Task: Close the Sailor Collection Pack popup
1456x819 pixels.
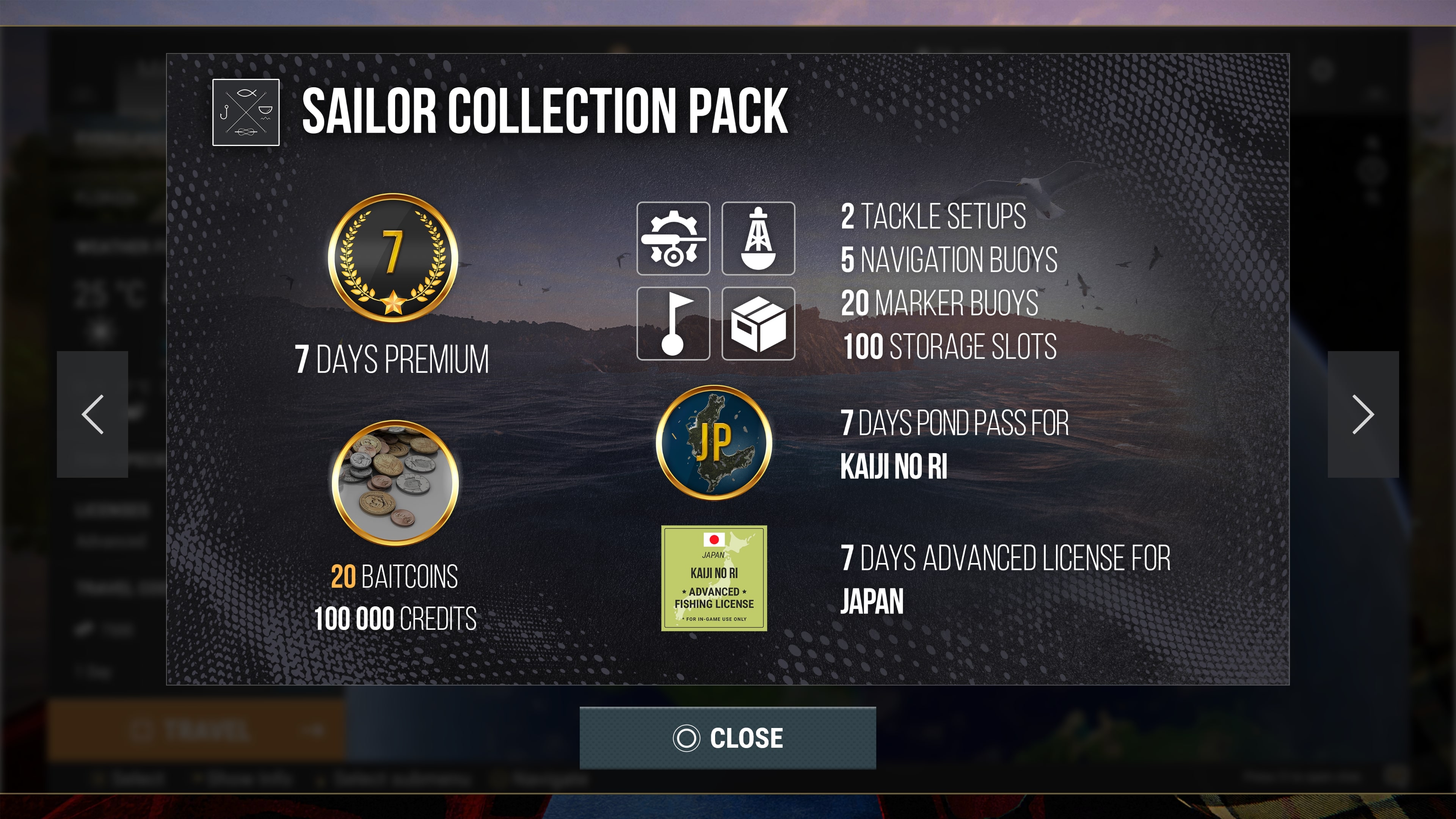Action: click(728, 737)
